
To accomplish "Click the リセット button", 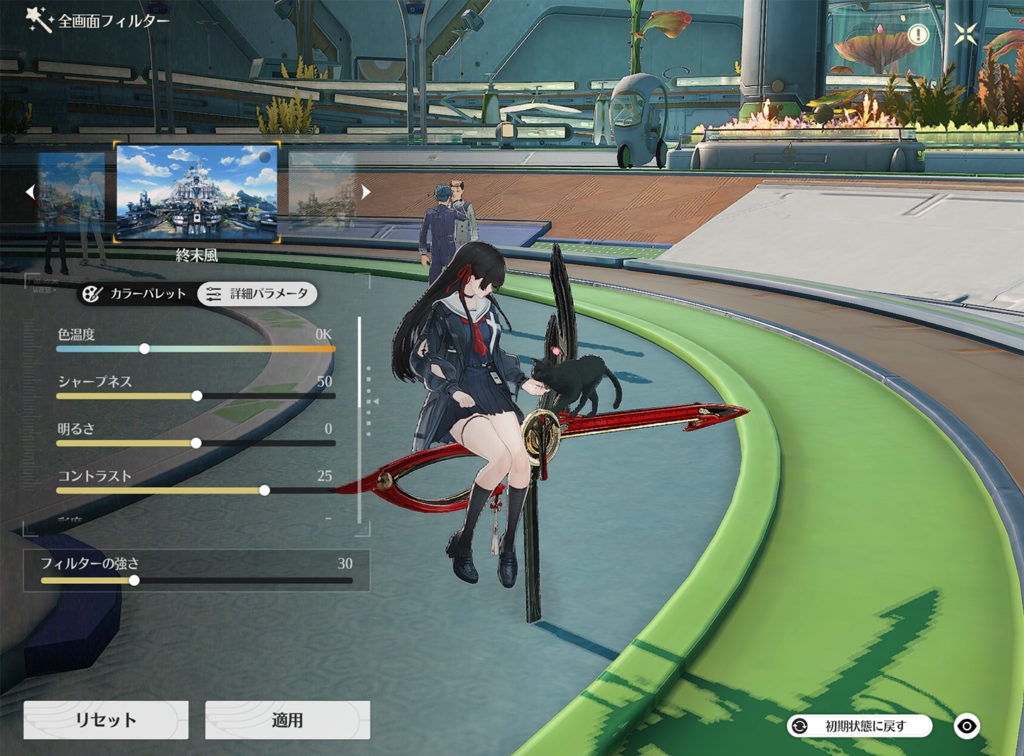I will click(x=106, y=720).
